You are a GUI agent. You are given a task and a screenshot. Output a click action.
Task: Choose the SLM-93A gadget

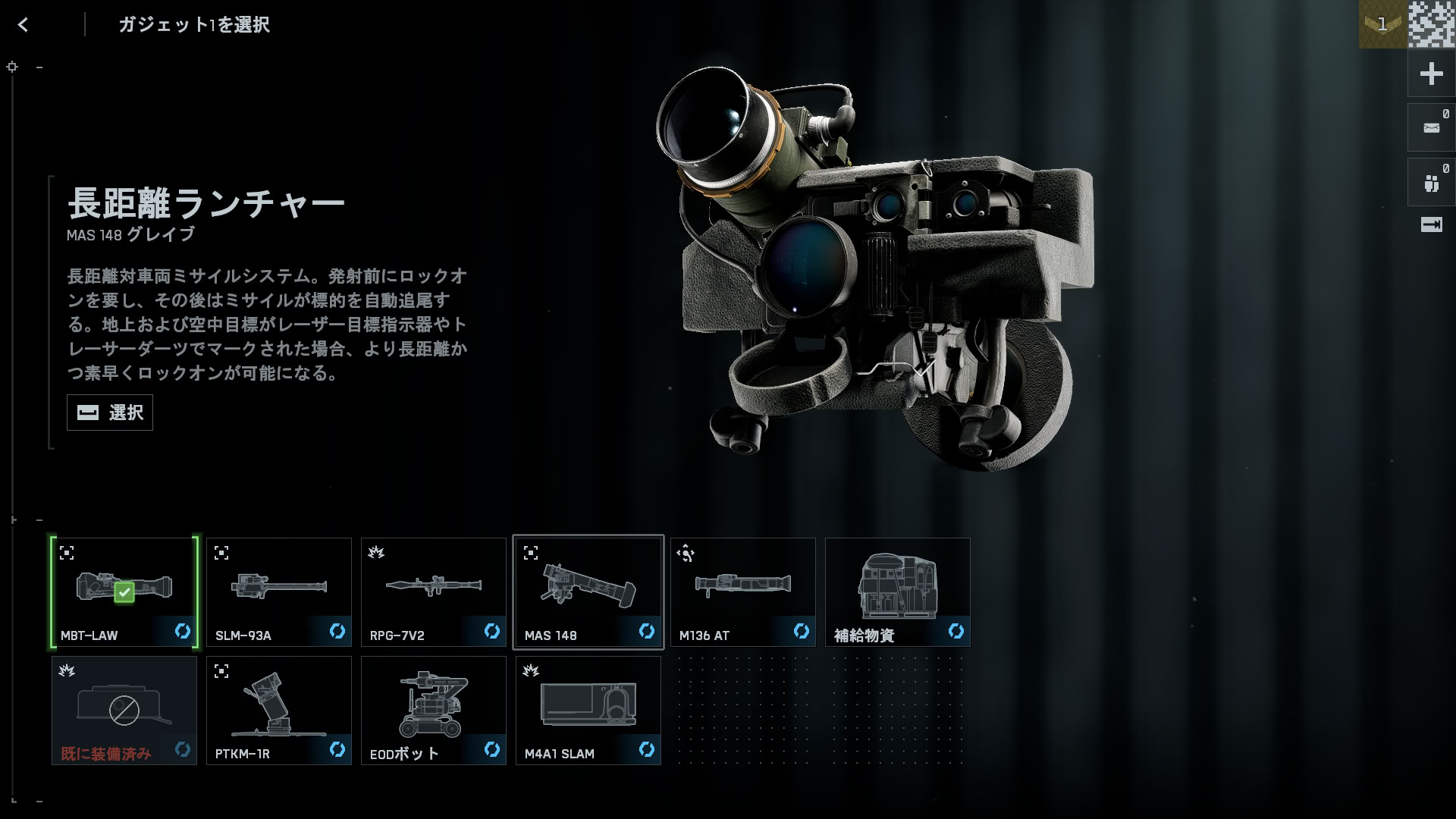(x=279, y=592)
